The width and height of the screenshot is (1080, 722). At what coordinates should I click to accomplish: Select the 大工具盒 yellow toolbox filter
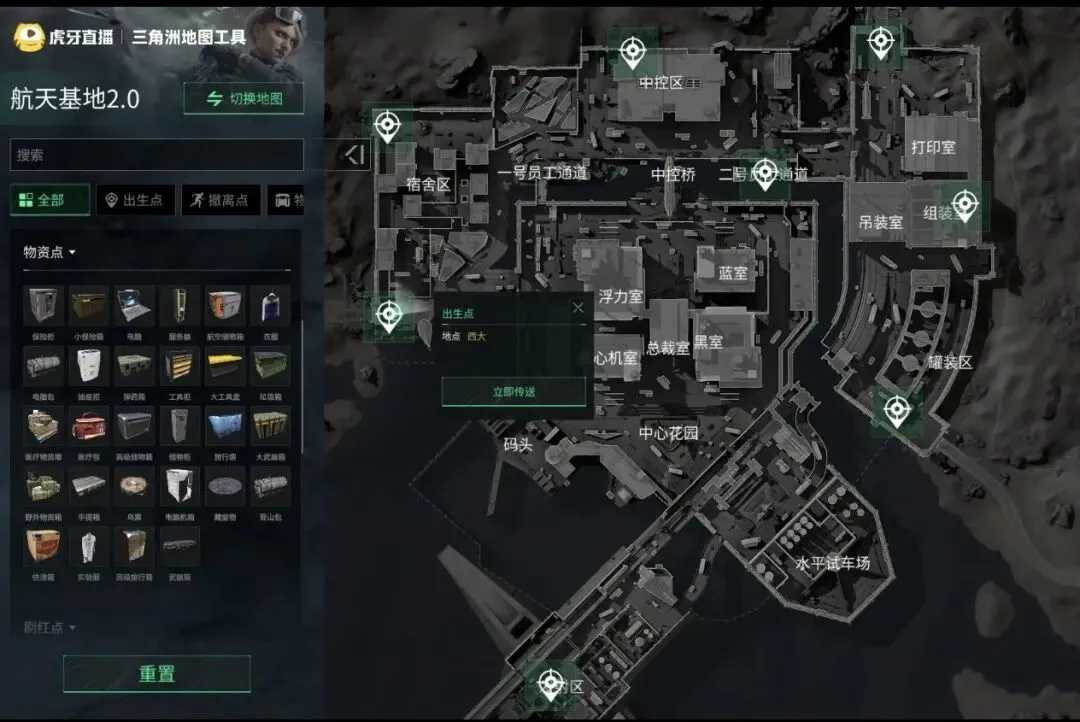coord(225,366)
